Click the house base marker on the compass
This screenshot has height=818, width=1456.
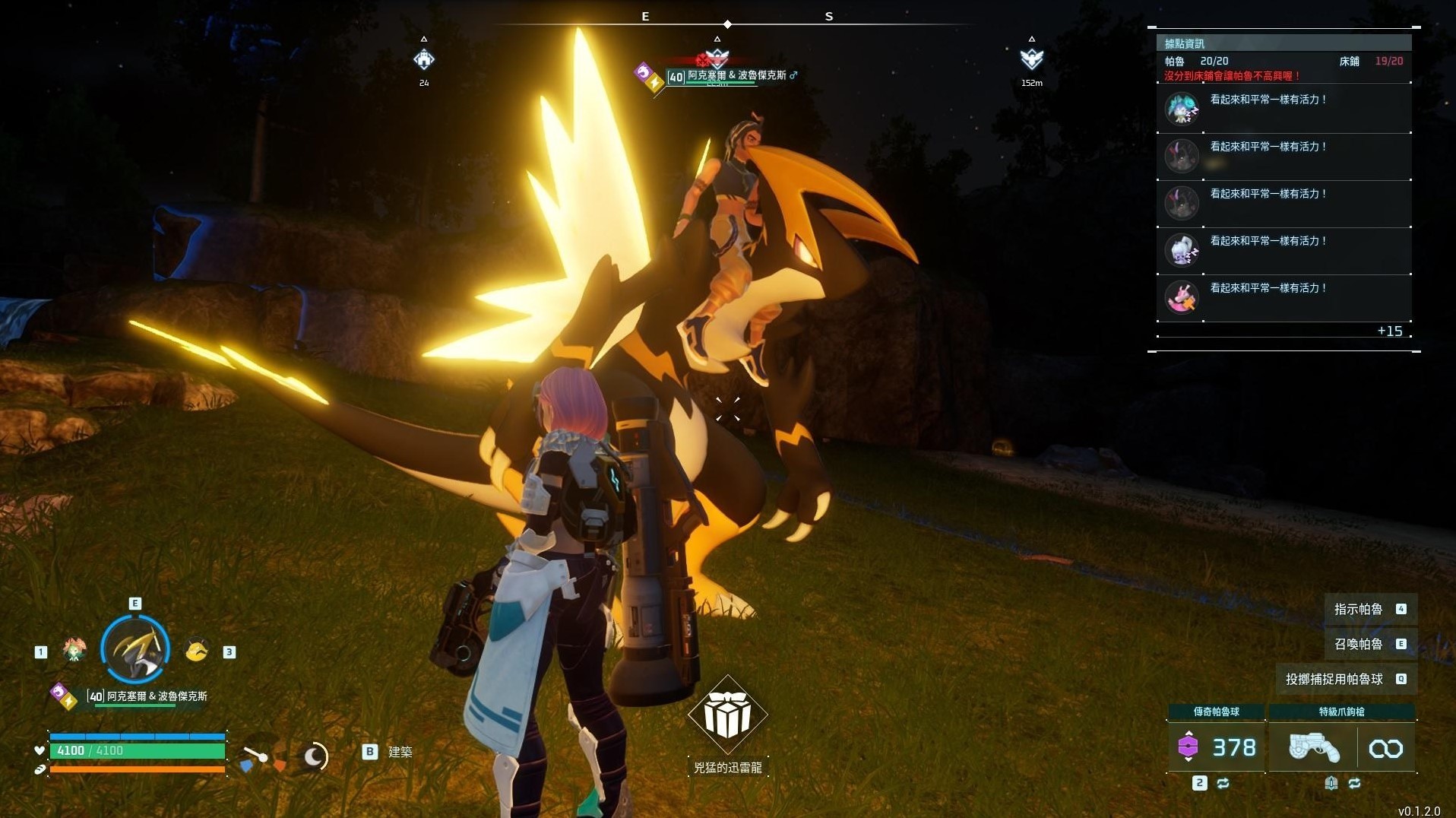pos(423,59)
